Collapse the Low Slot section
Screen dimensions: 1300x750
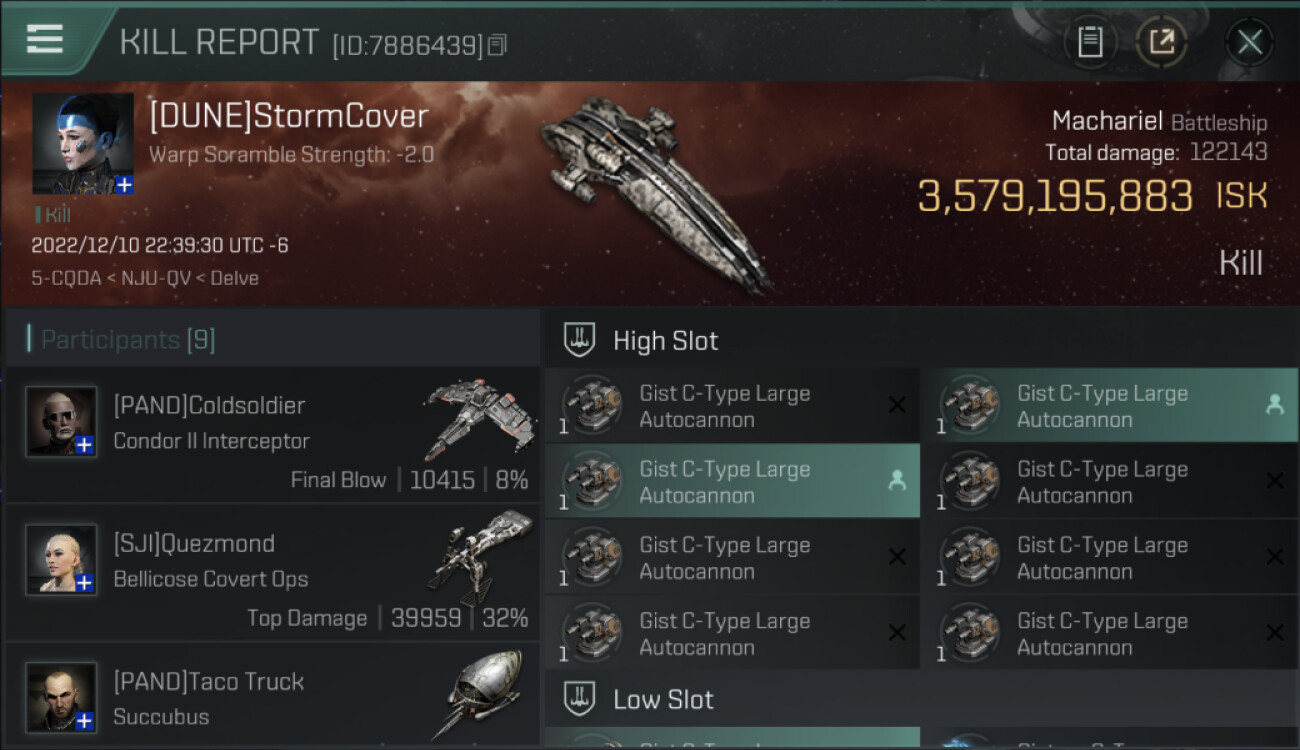point(663,699)
